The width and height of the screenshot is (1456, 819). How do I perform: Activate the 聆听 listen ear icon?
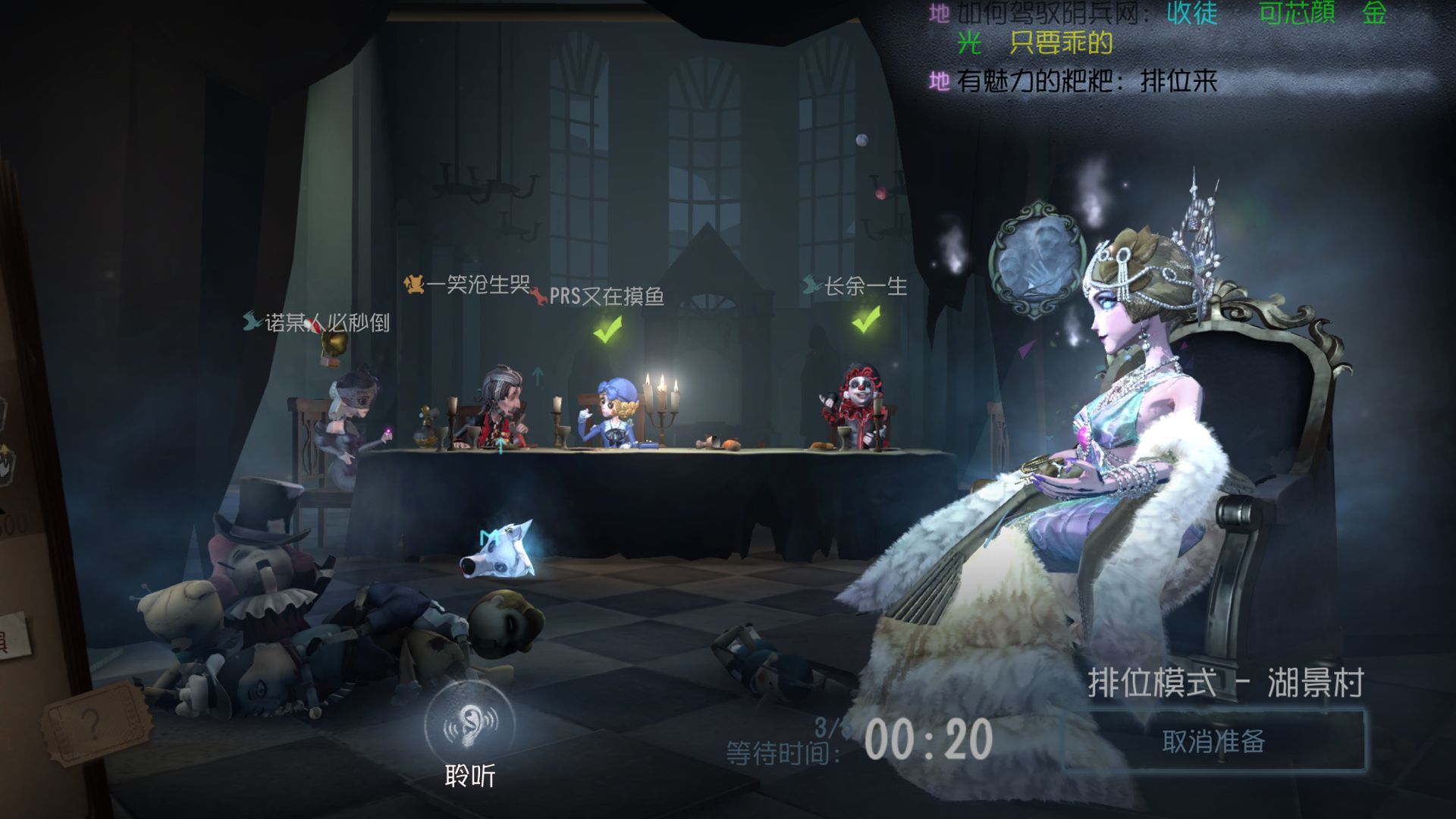point(469,724)
